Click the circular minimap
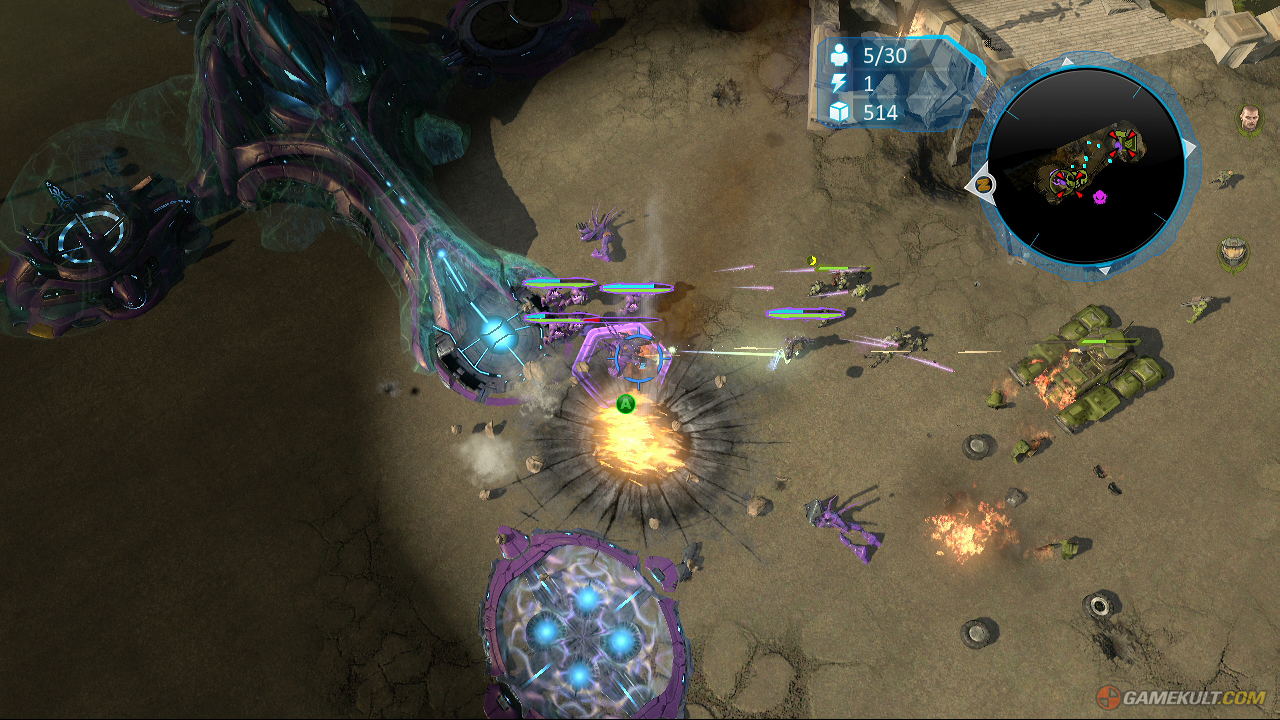Screen dimensions: 1280x720 [1085, 166]
